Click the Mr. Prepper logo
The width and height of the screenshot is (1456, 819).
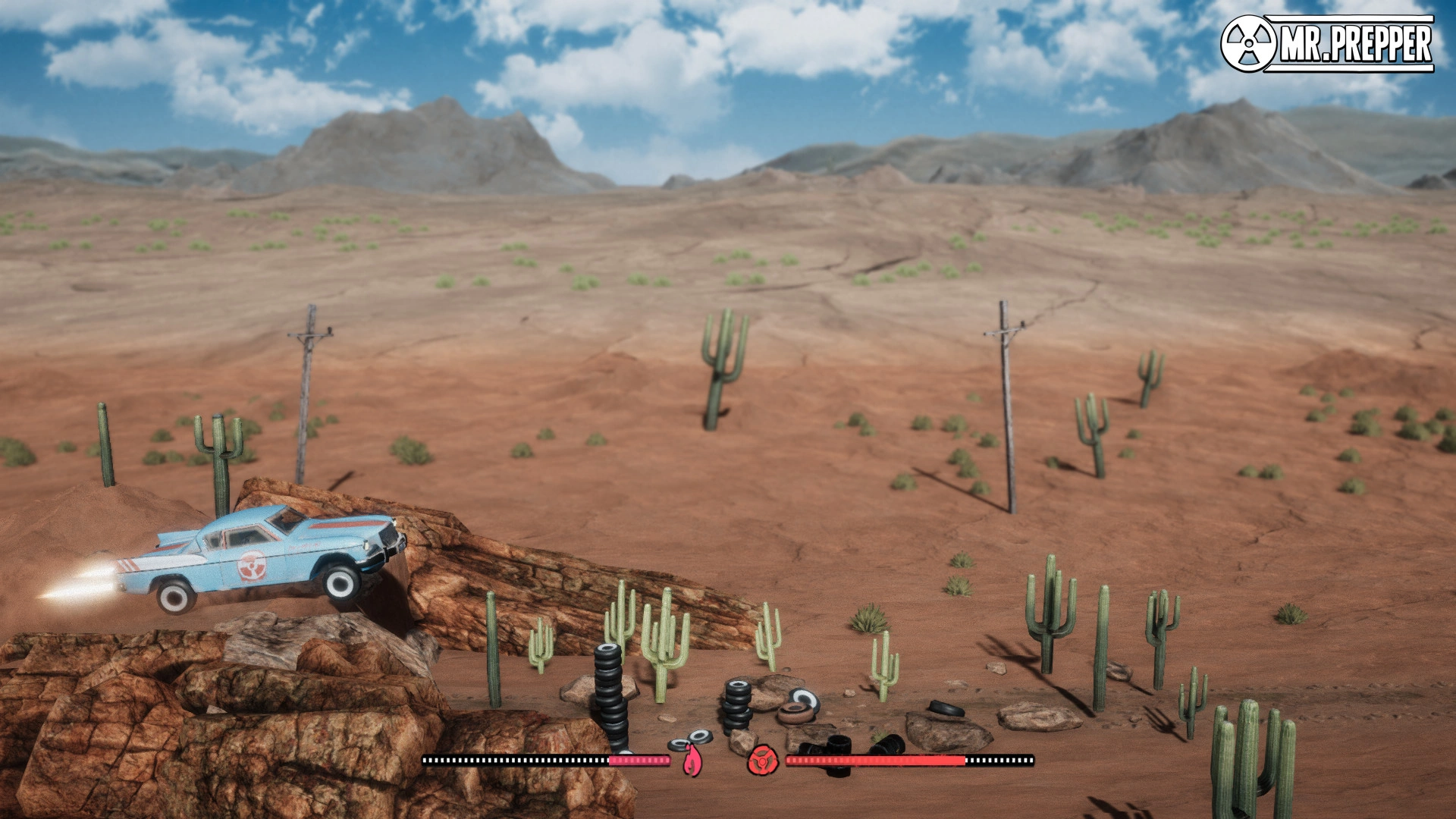(1327, 44)
